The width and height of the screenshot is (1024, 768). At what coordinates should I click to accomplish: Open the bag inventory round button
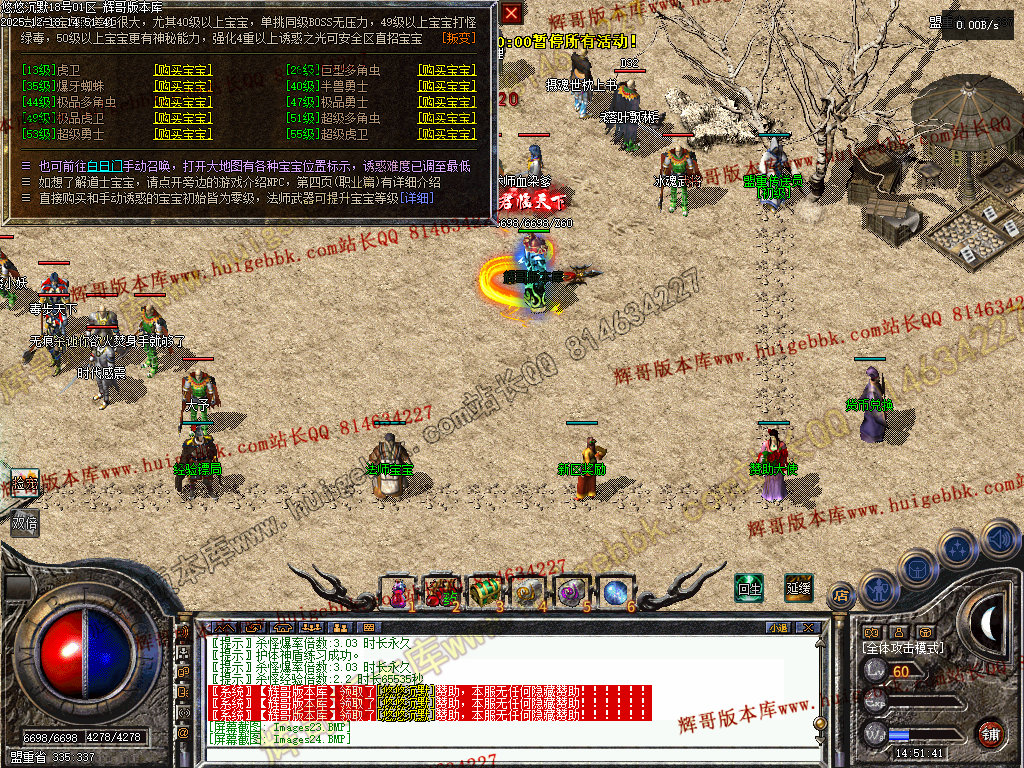pyautogui.click(x=917, y=567)
